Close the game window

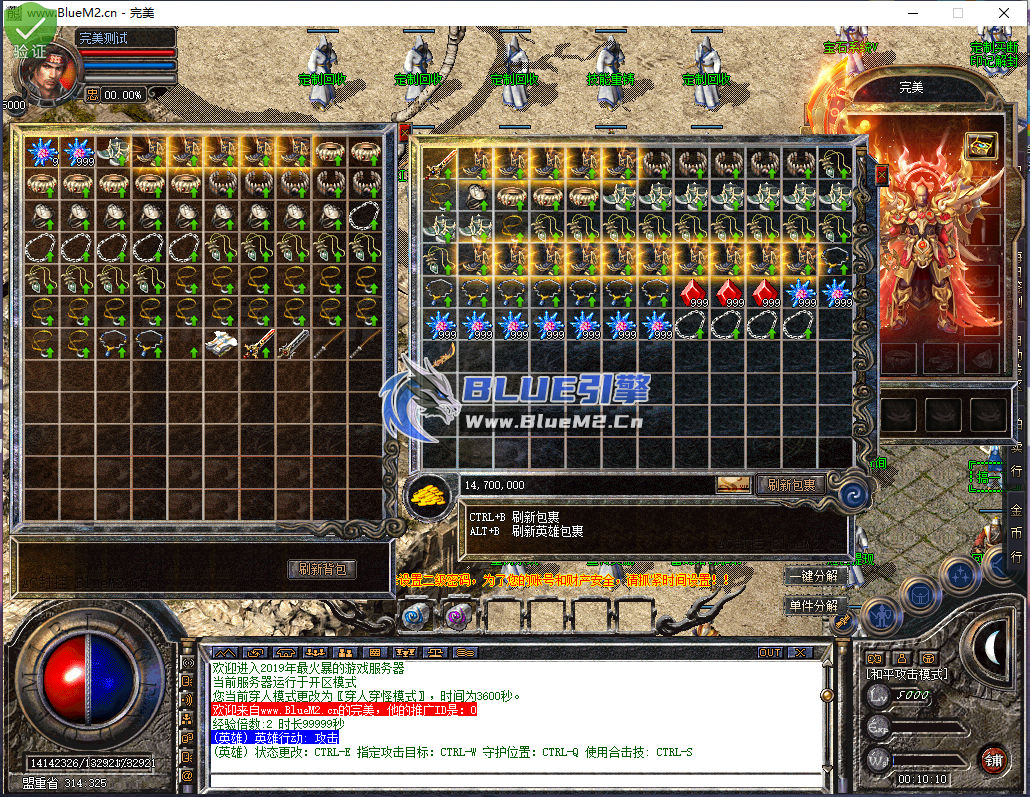pos(1004,13)
